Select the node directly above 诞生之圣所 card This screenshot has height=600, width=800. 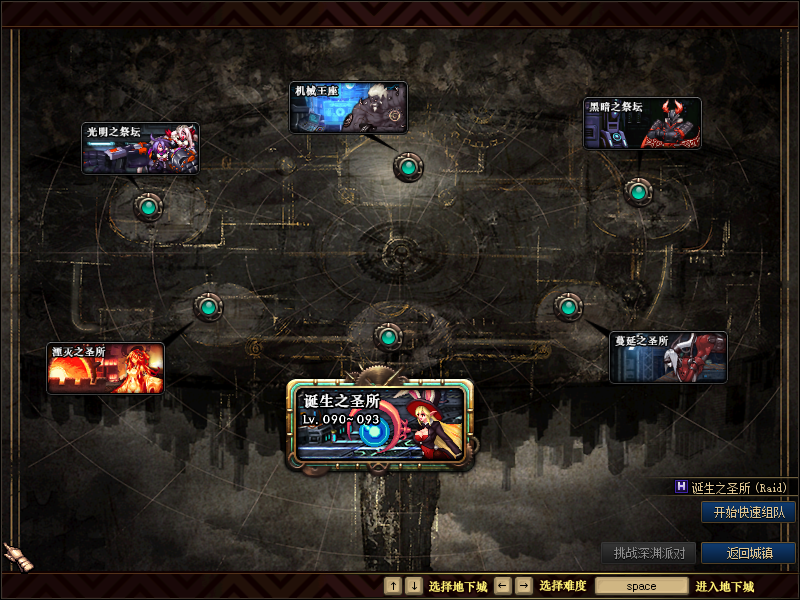coord(388,336)
